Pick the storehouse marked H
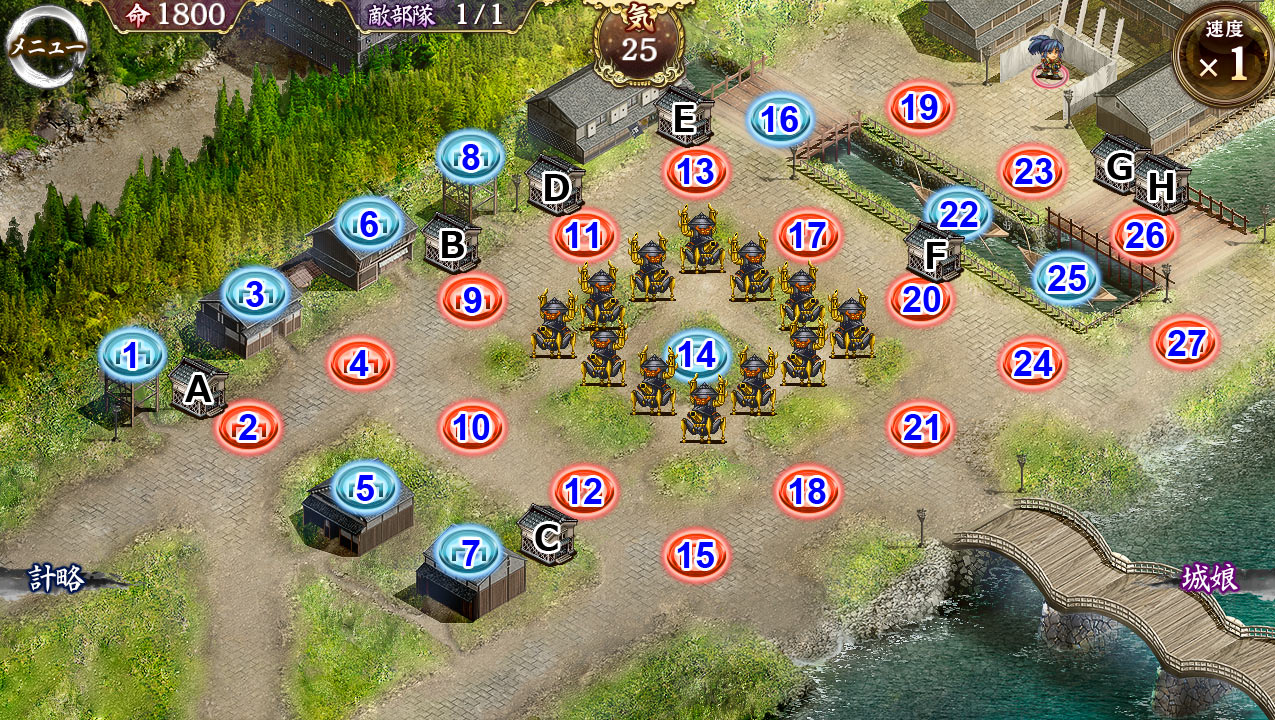The height and width of the screenshot is (720, 1275). click(1160, 185)
